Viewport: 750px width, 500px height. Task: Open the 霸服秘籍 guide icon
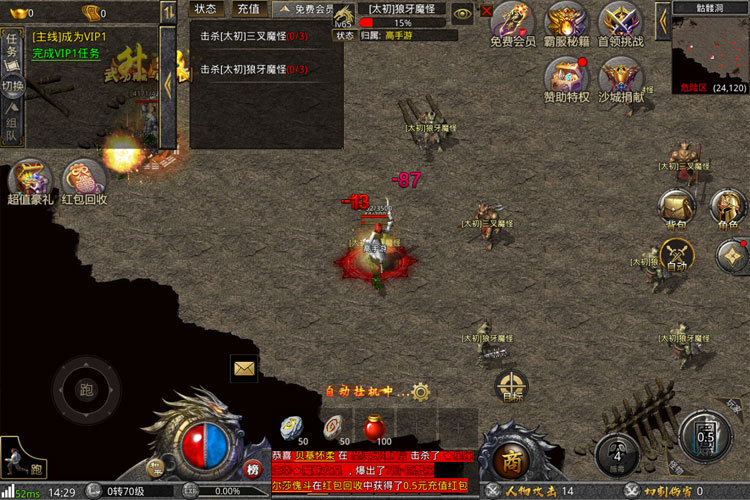coord(567,22)
